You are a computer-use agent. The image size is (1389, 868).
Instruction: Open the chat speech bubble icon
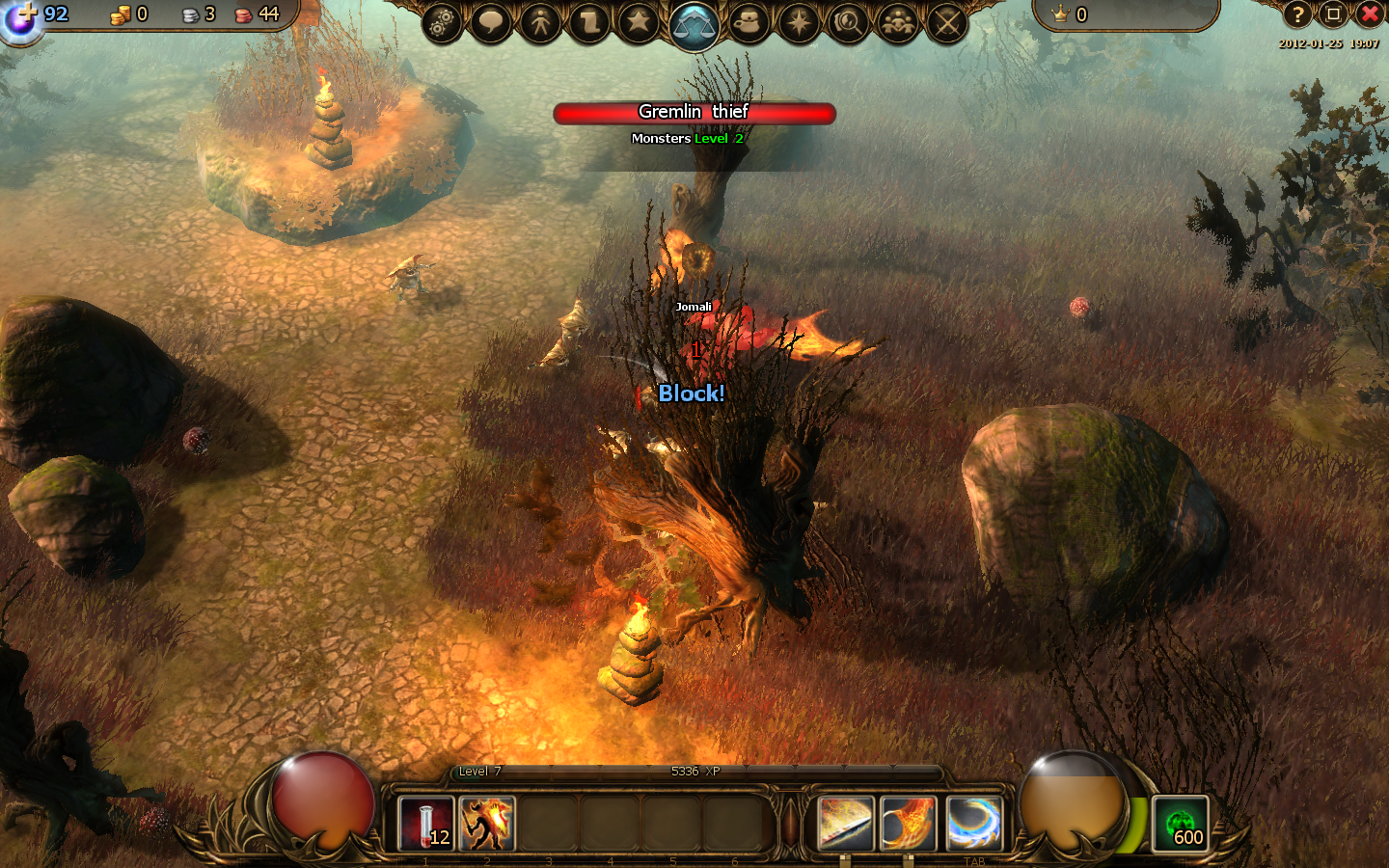(491, 22)
